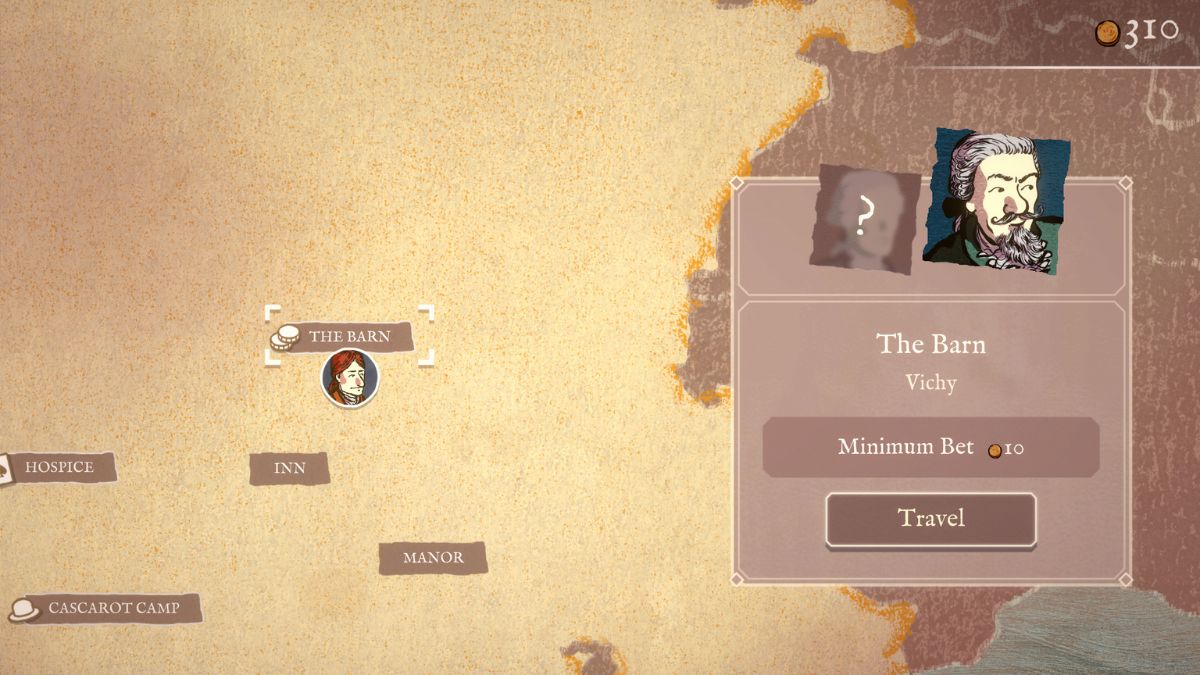Travel to The Barn
1200x675 pixels.
tap(930, 519)
